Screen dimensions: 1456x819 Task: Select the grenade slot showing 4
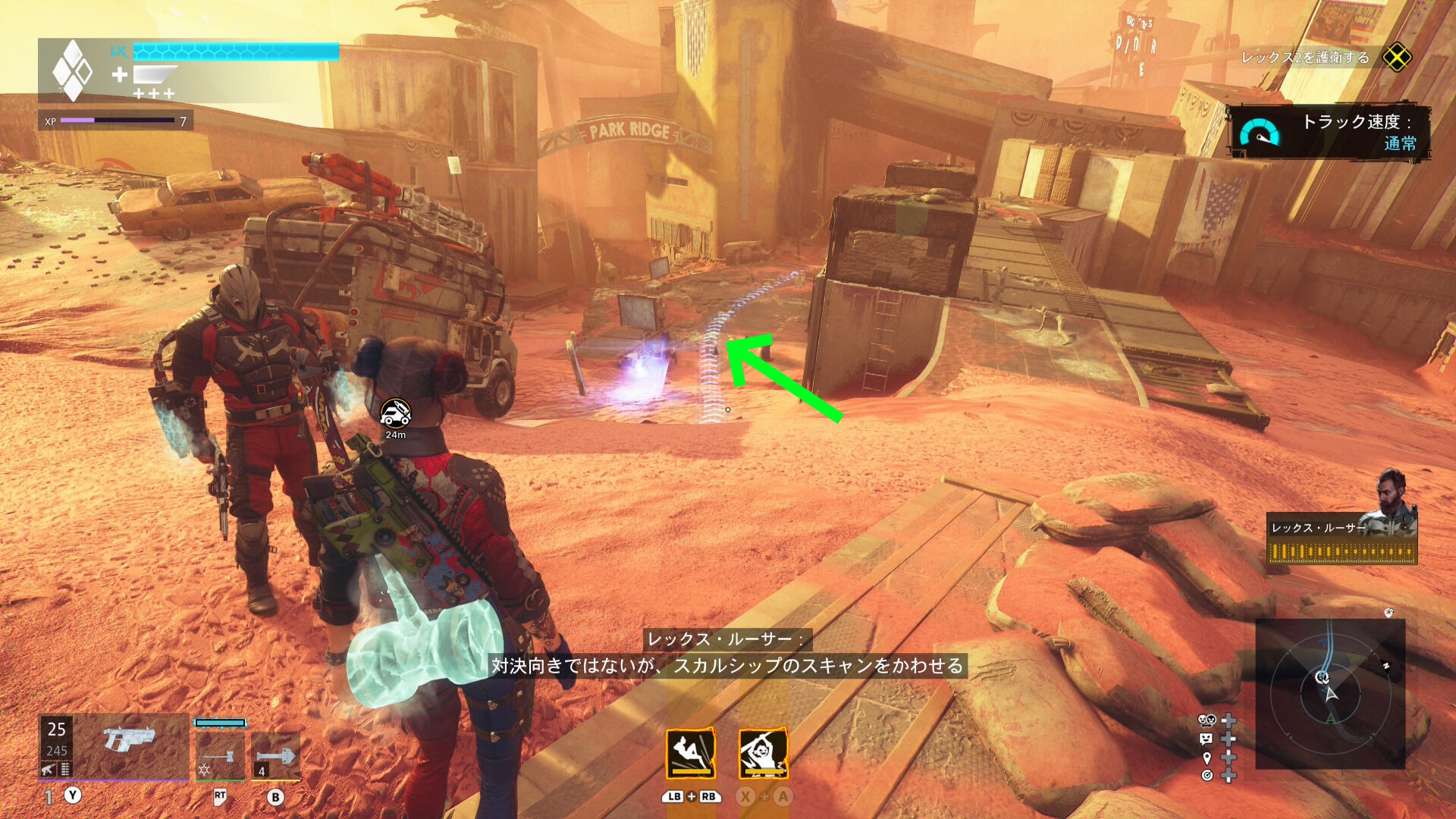pyautogui.click(x=275, y=755)
